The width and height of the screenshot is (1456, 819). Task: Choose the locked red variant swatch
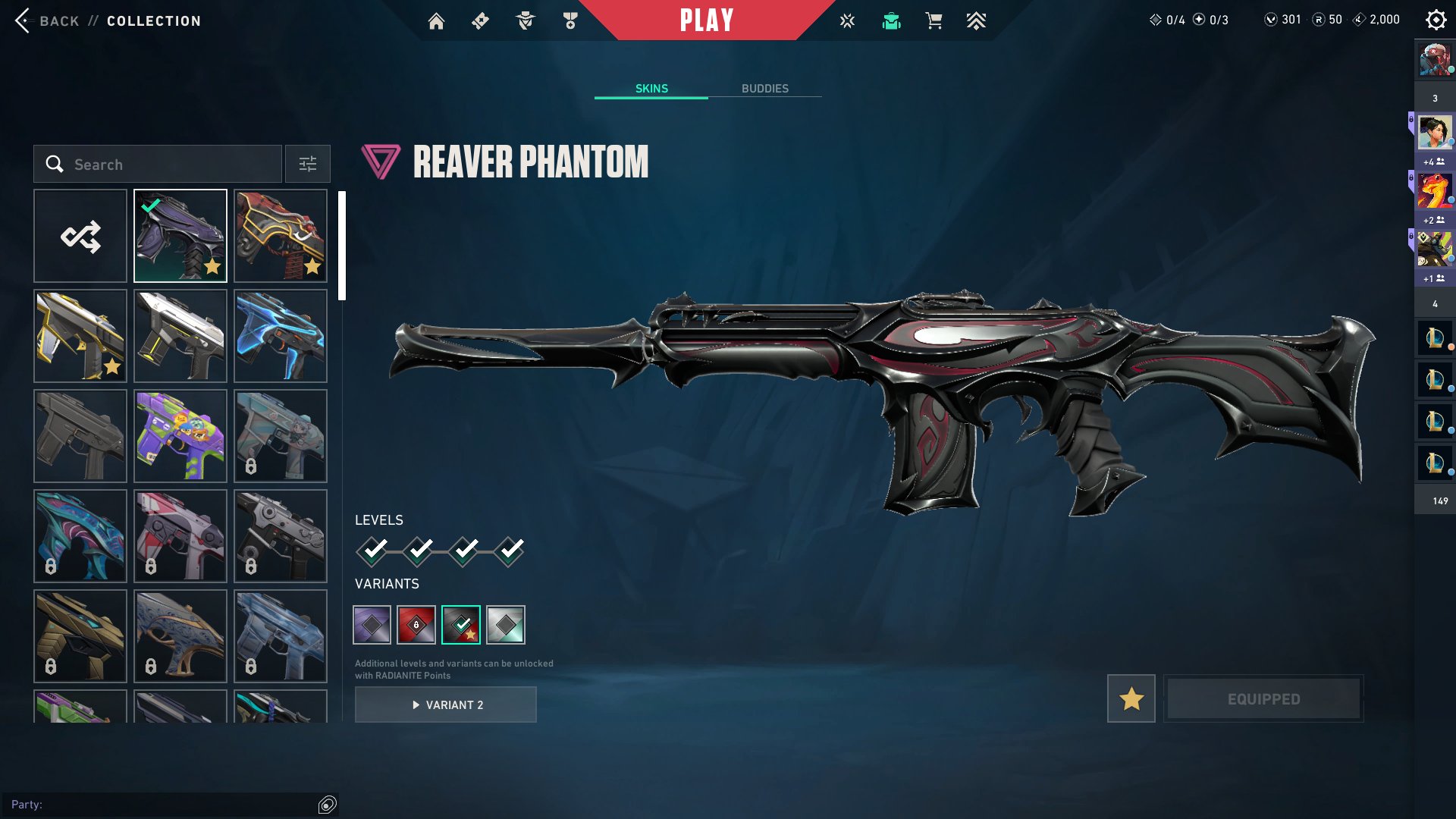coord(416,625)
